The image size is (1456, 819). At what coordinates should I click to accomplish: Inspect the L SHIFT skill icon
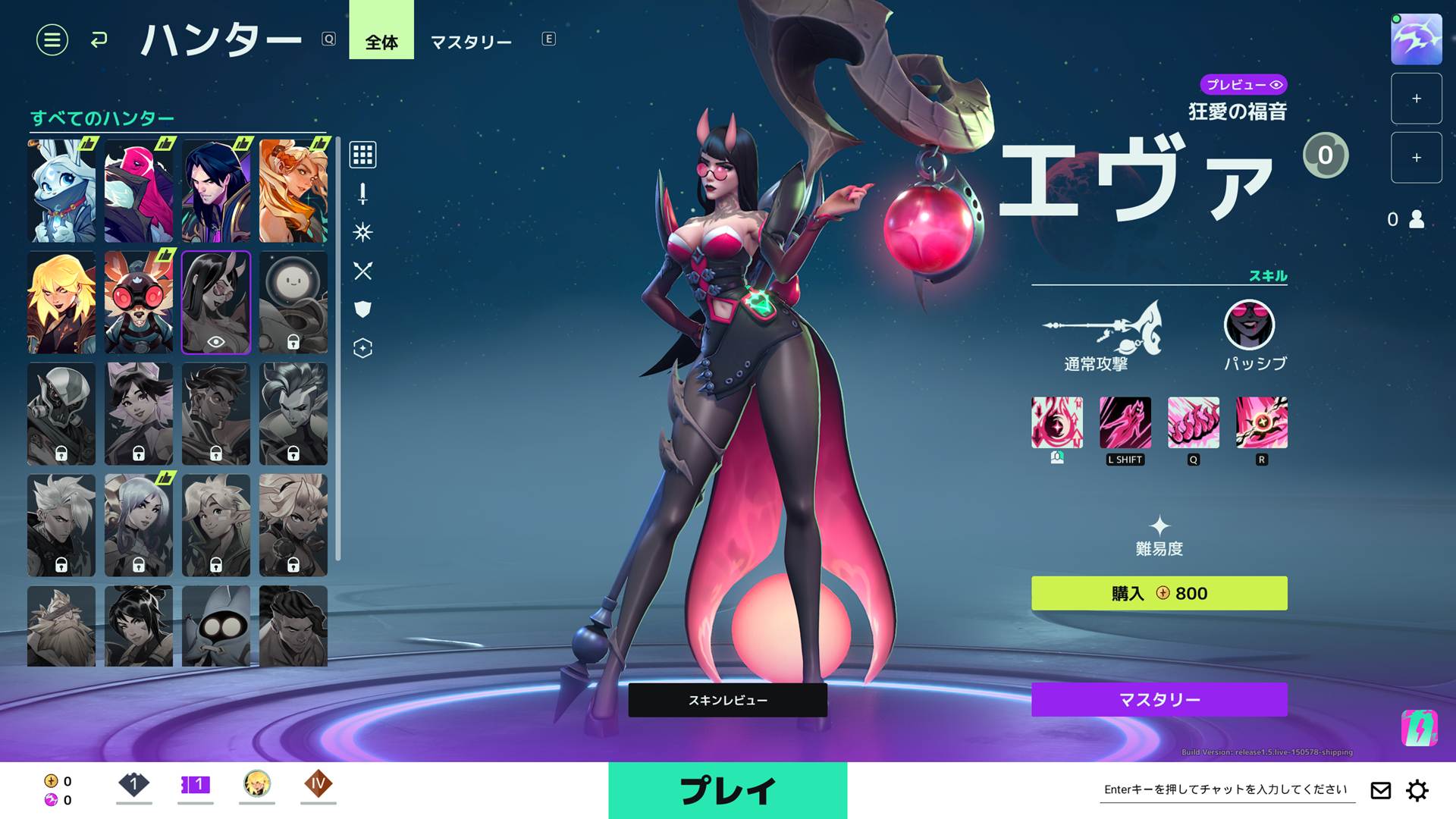1125,422
